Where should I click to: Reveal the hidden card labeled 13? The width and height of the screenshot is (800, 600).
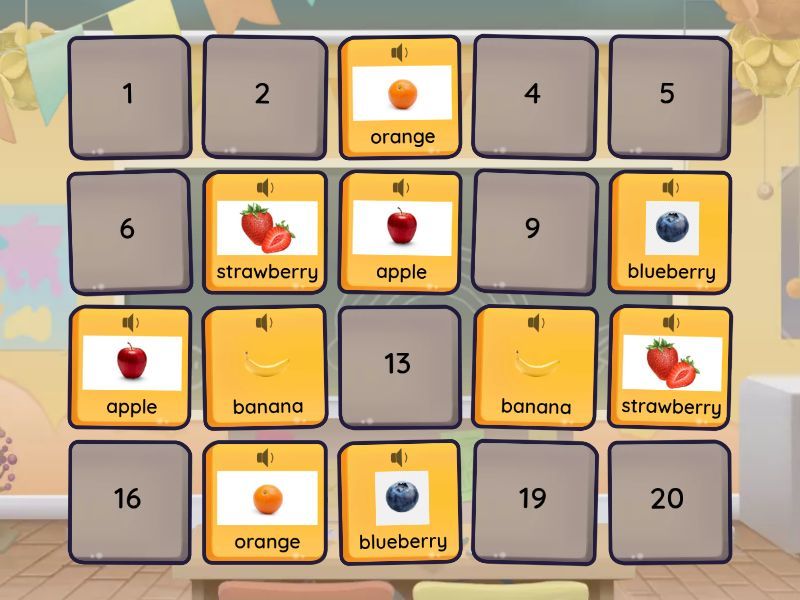[x=398, y=365]
